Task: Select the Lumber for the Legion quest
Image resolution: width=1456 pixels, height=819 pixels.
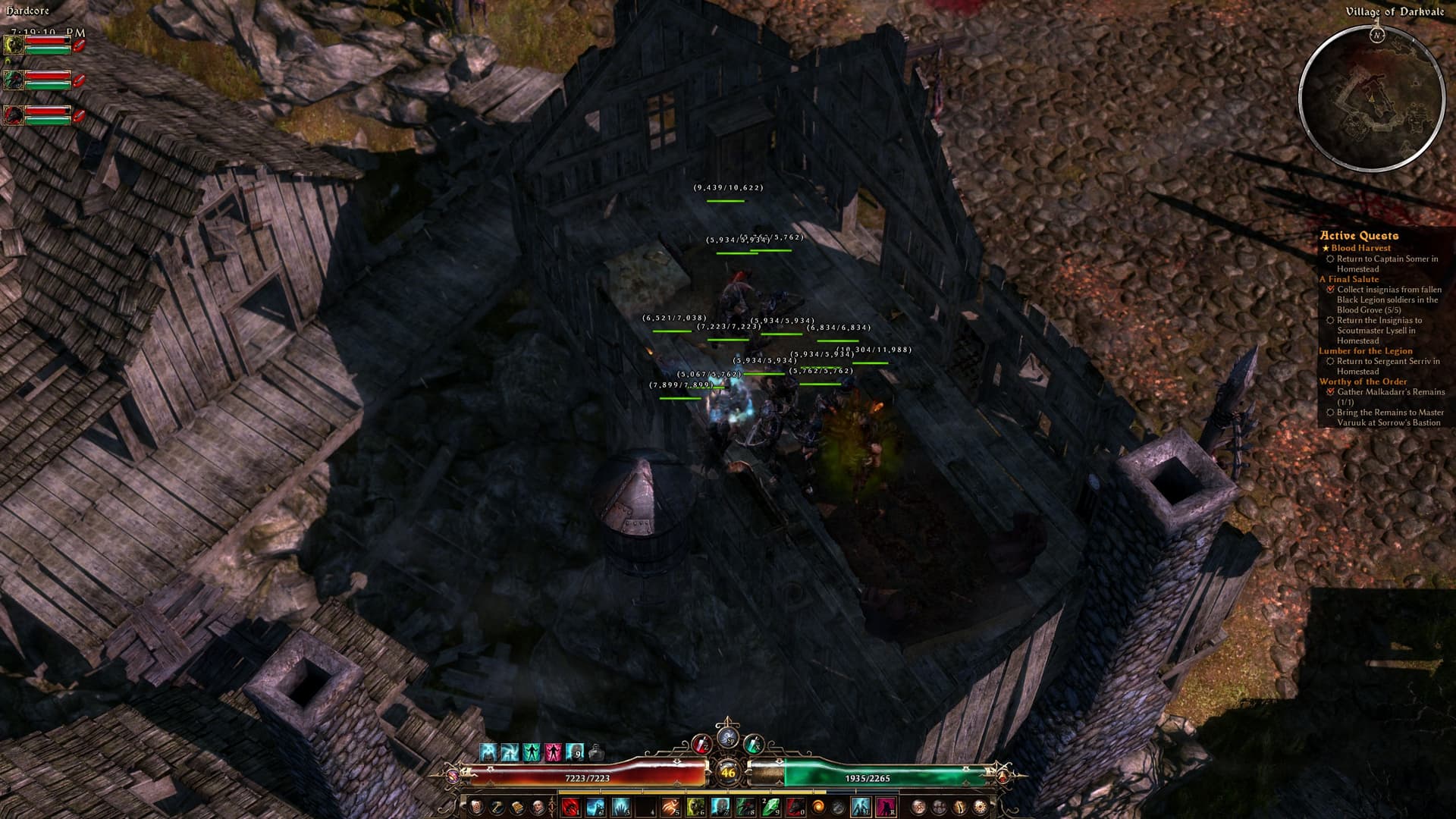Action: click(1365, 351)
